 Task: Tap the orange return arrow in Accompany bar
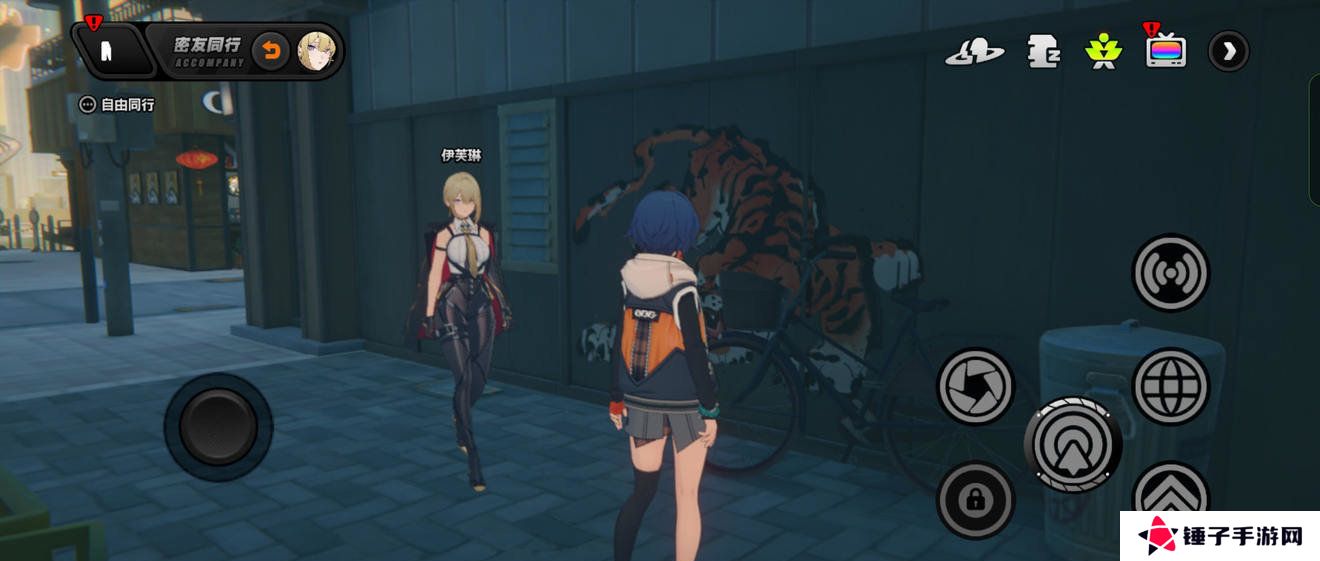point(270,51)
